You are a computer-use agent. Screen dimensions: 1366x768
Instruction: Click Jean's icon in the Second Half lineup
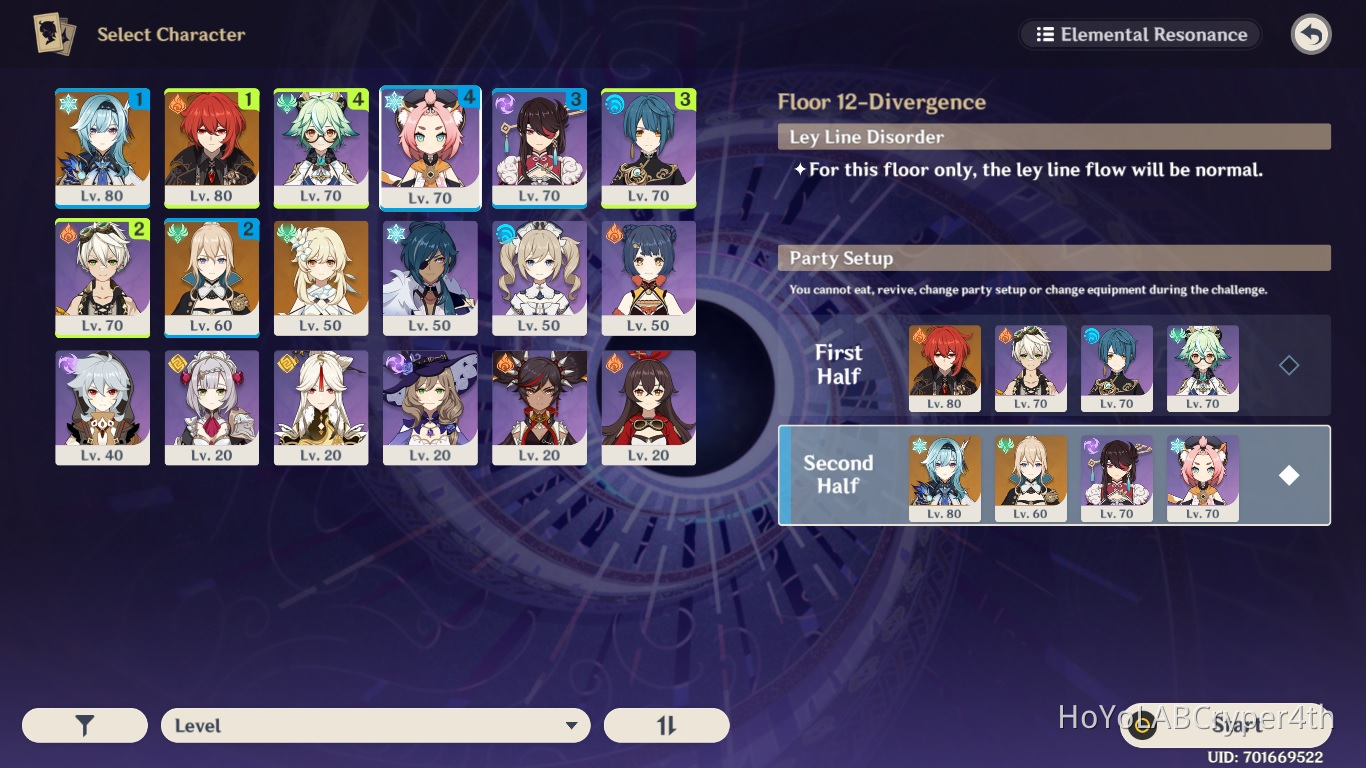click(x=1031, y=478)
